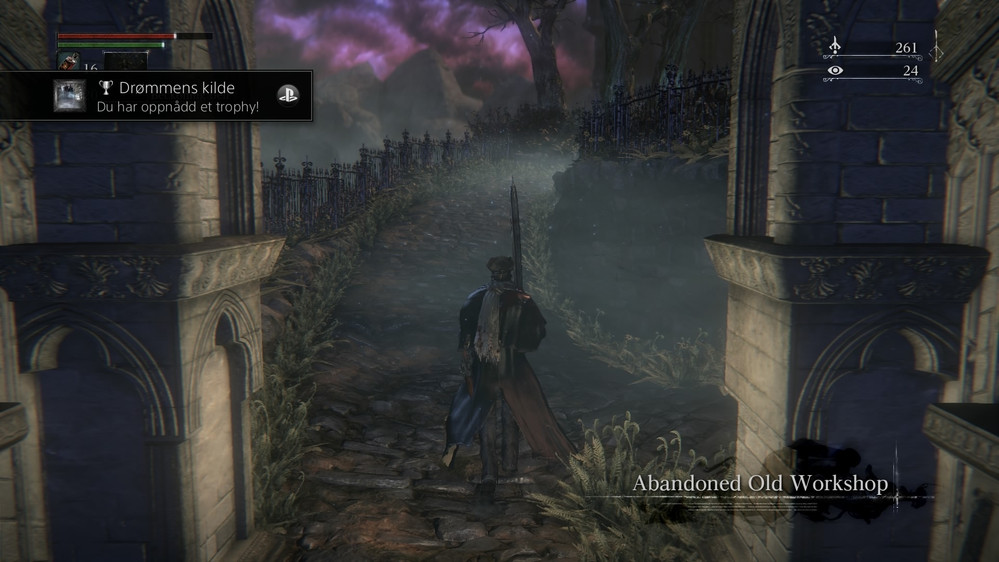
Task: Click the trophy image thumbnail
Action: tap(69, 96)
